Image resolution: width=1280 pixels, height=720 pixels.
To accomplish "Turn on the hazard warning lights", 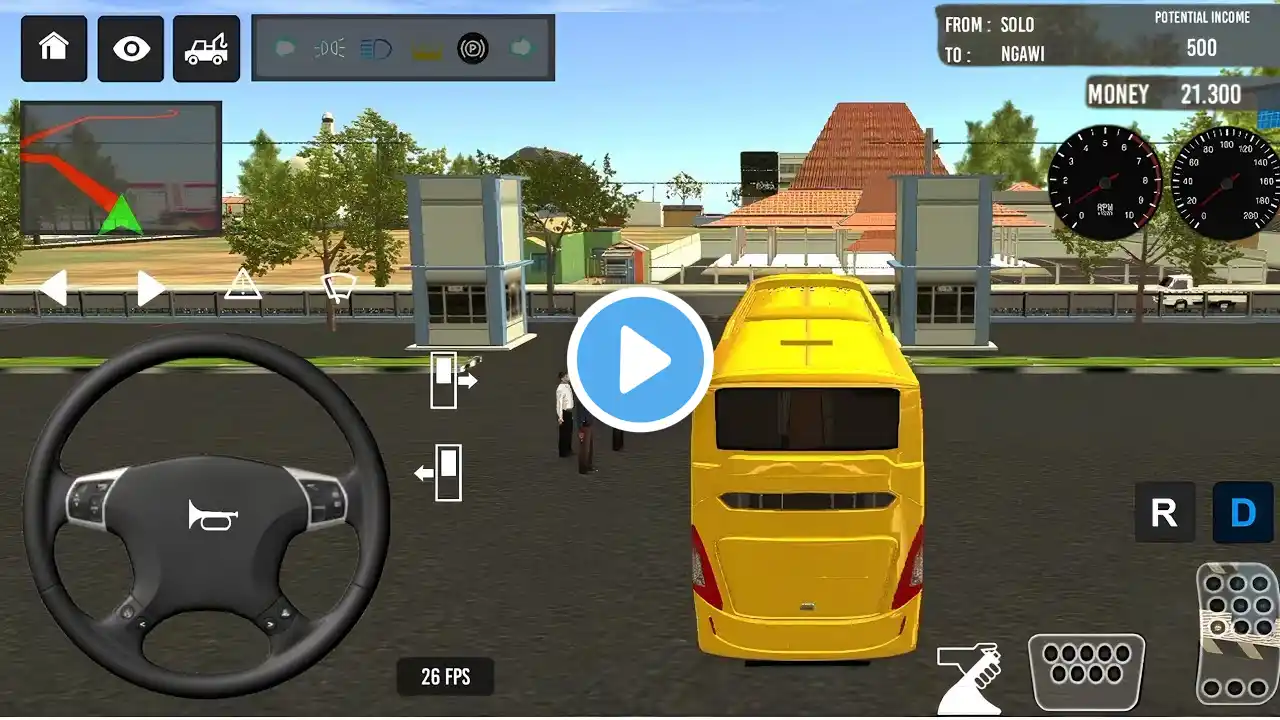I will pos(242,285).
